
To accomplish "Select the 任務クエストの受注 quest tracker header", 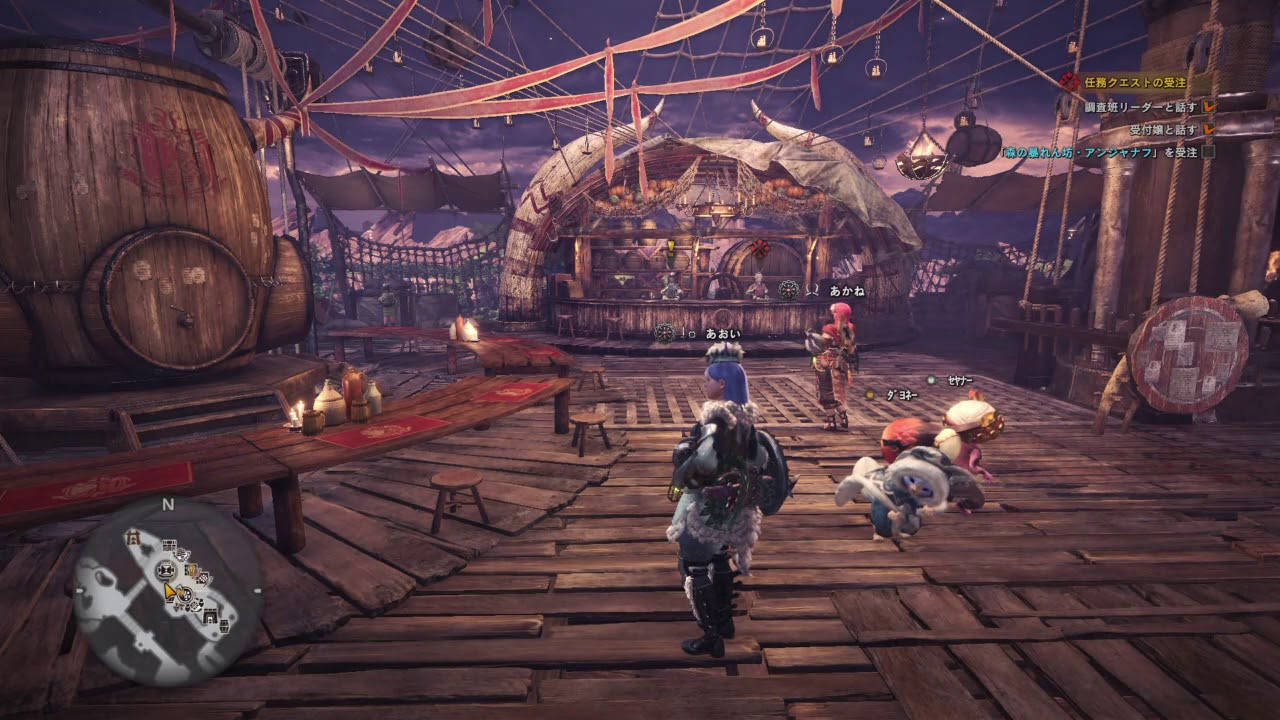I will click(1138, 84).
